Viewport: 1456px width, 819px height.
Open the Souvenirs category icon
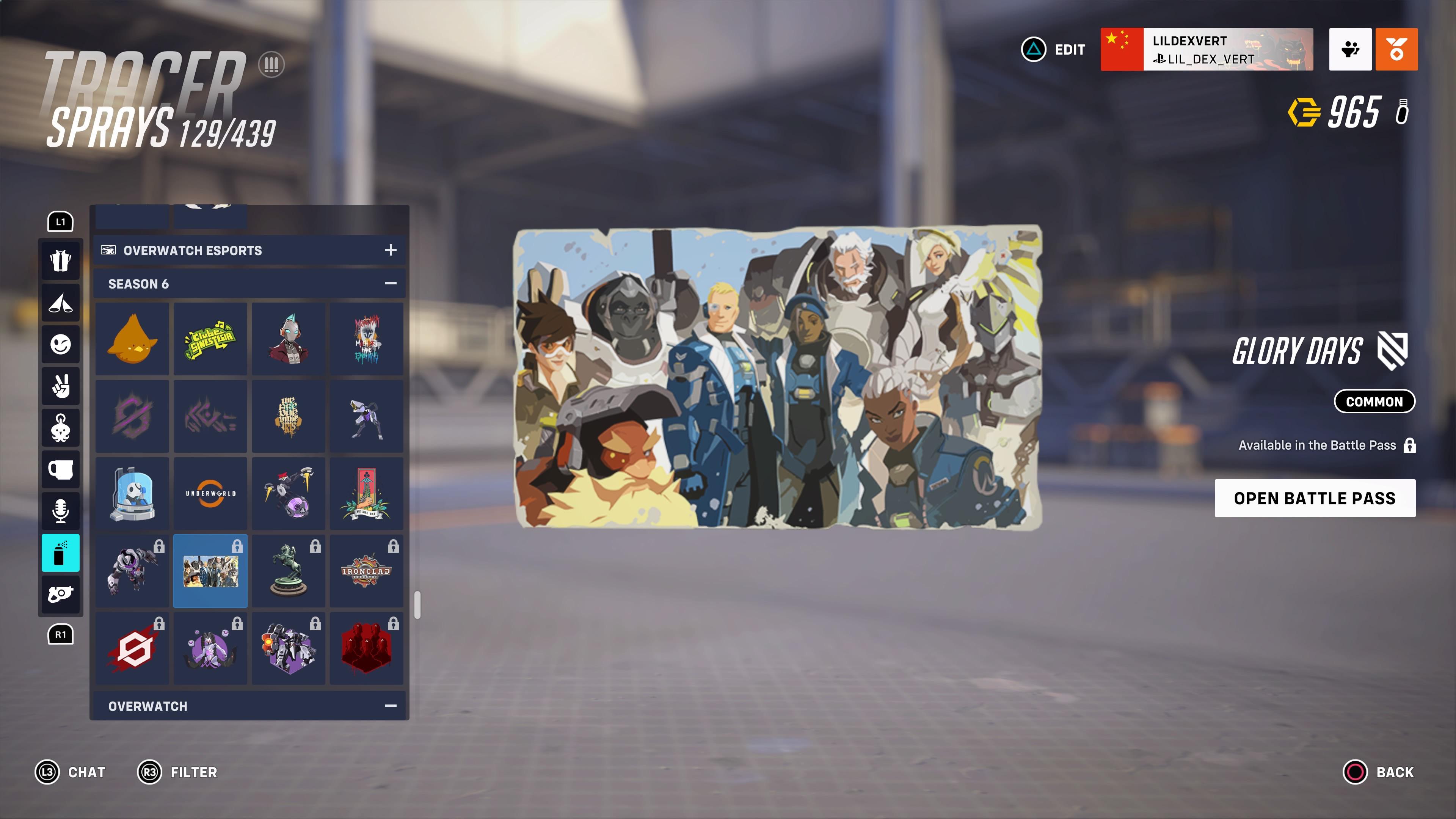point(61,470)
